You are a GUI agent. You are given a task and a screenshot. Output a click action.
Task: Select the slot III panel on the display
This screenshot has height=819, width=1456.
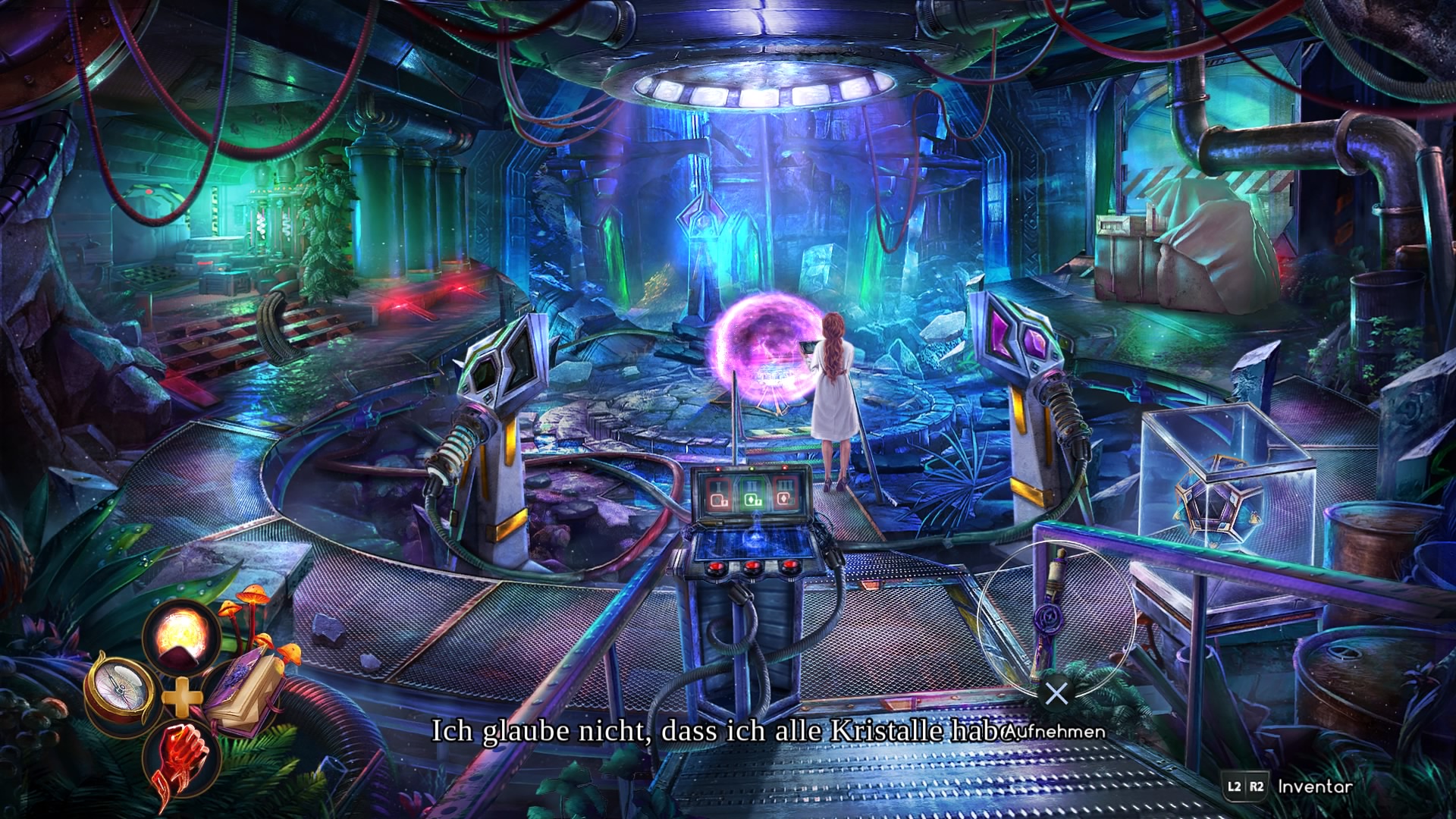(785, 494)
